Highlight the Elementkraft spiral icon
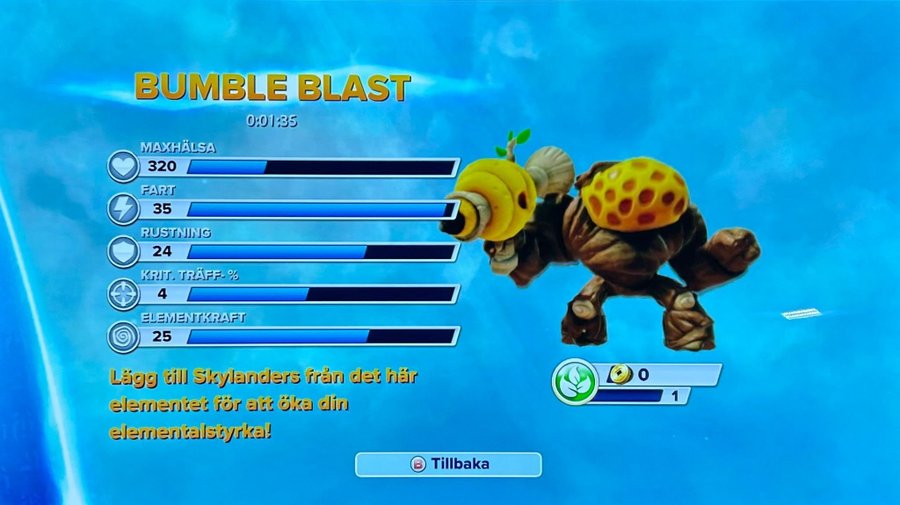The width and height of the screenshot is (900, 505). click(x=123, y=335)
